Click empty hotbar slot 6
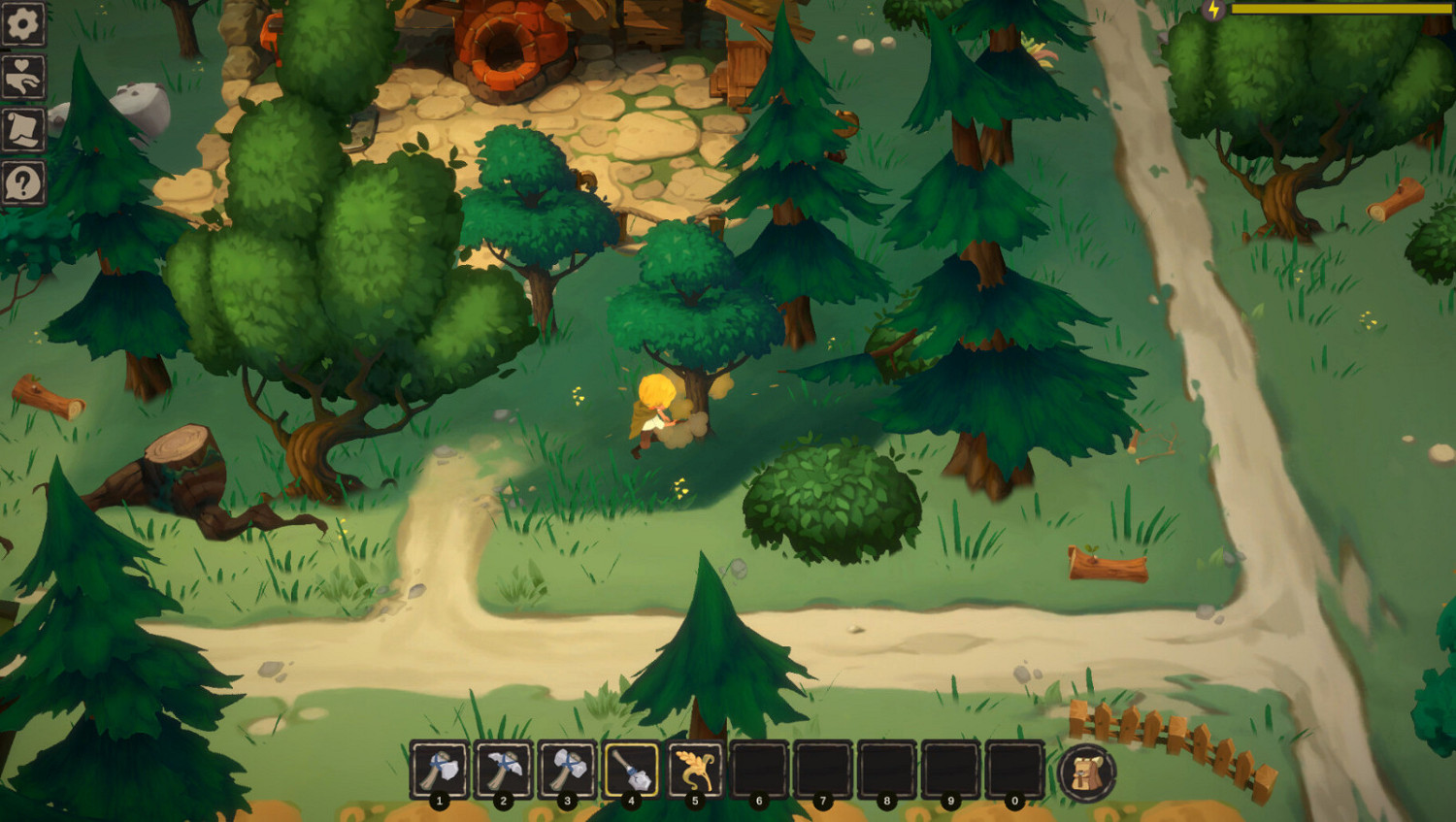This screenshot has height=822, width=1456. [758, 770]
